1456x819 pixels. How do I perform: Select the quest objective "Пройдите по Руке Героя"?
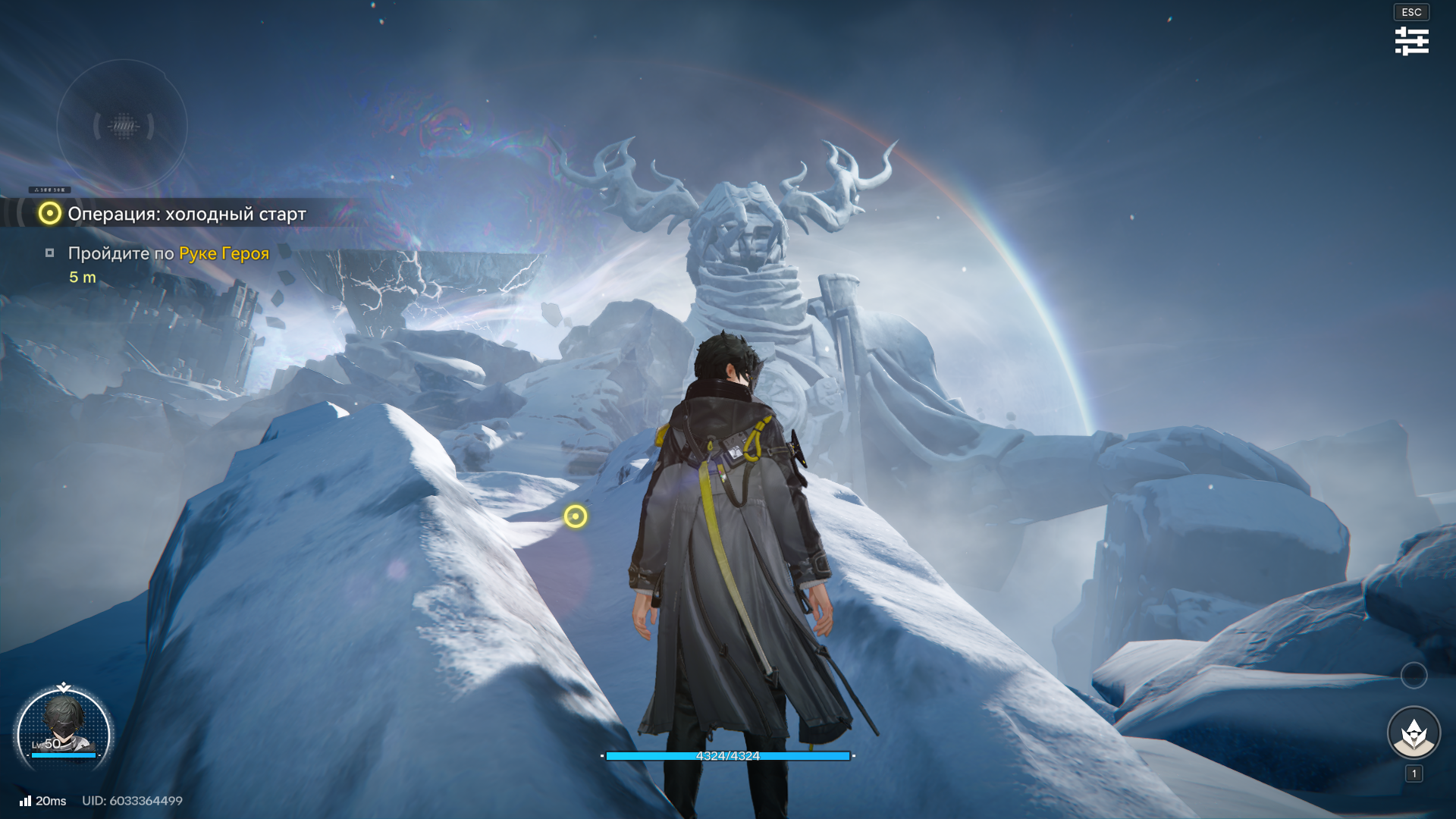[x=168, y=253]
